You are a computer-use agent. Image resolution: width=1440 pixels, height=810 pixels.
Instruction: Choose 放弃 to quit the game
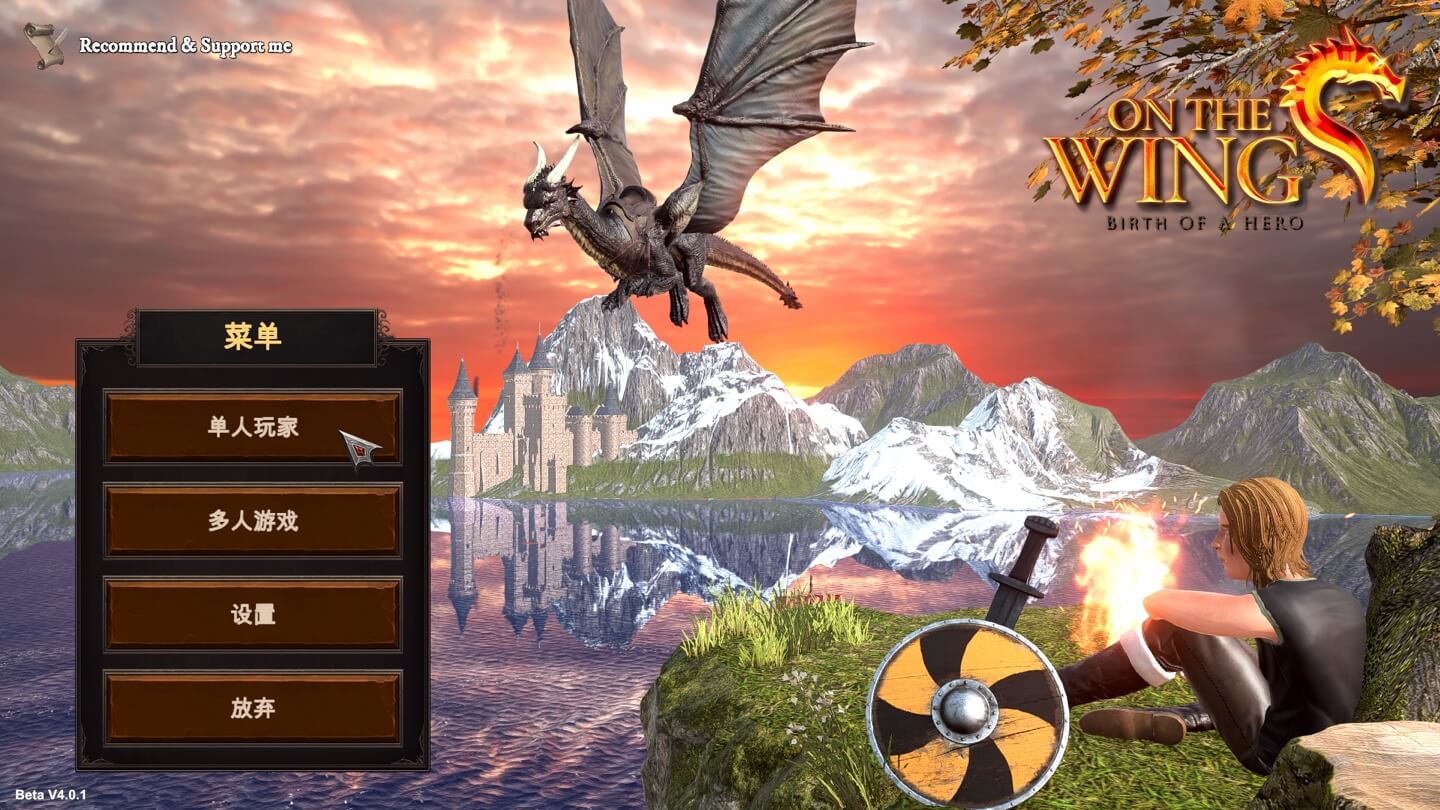coord(253,708)
